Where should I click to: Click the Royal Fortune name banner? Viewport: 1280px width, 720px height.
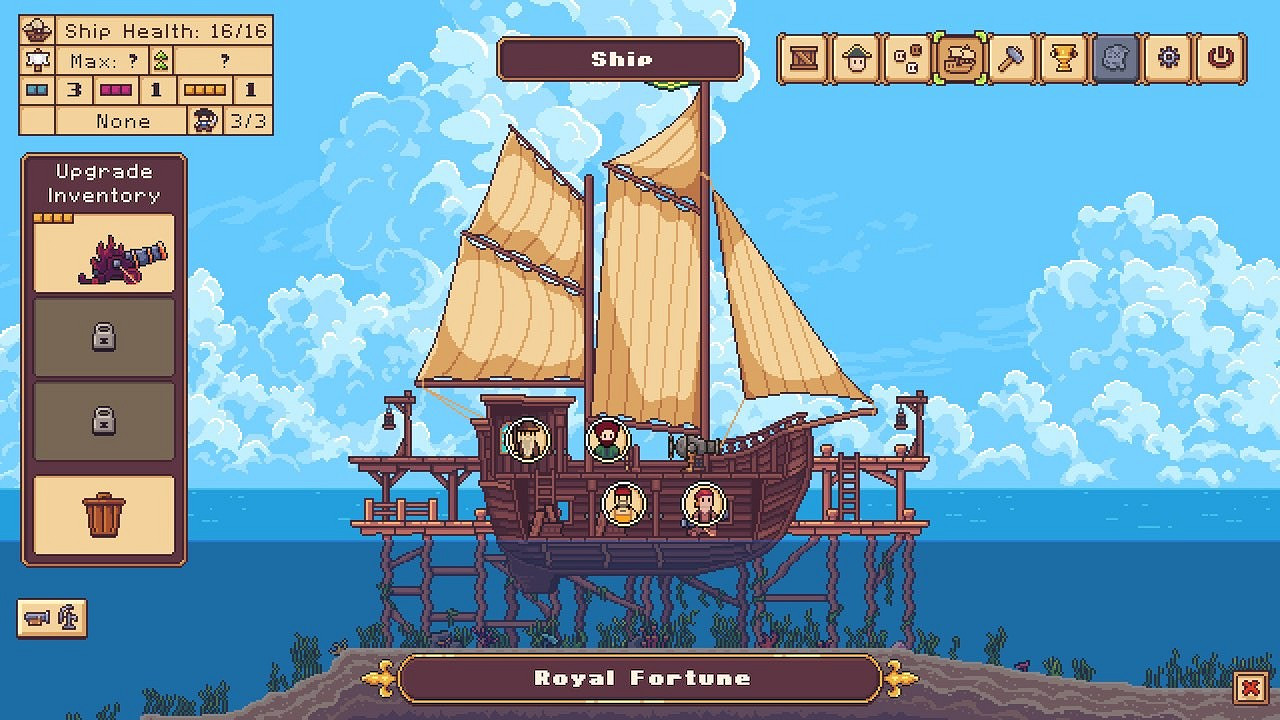tap(640, 676)
